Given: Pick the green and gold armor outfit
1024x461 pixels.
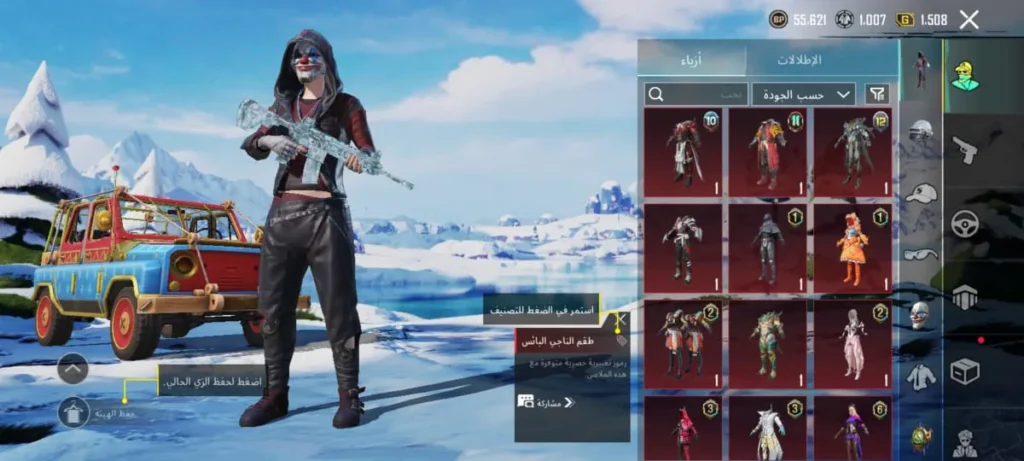Looking at the screenshot, I should 768,343.
